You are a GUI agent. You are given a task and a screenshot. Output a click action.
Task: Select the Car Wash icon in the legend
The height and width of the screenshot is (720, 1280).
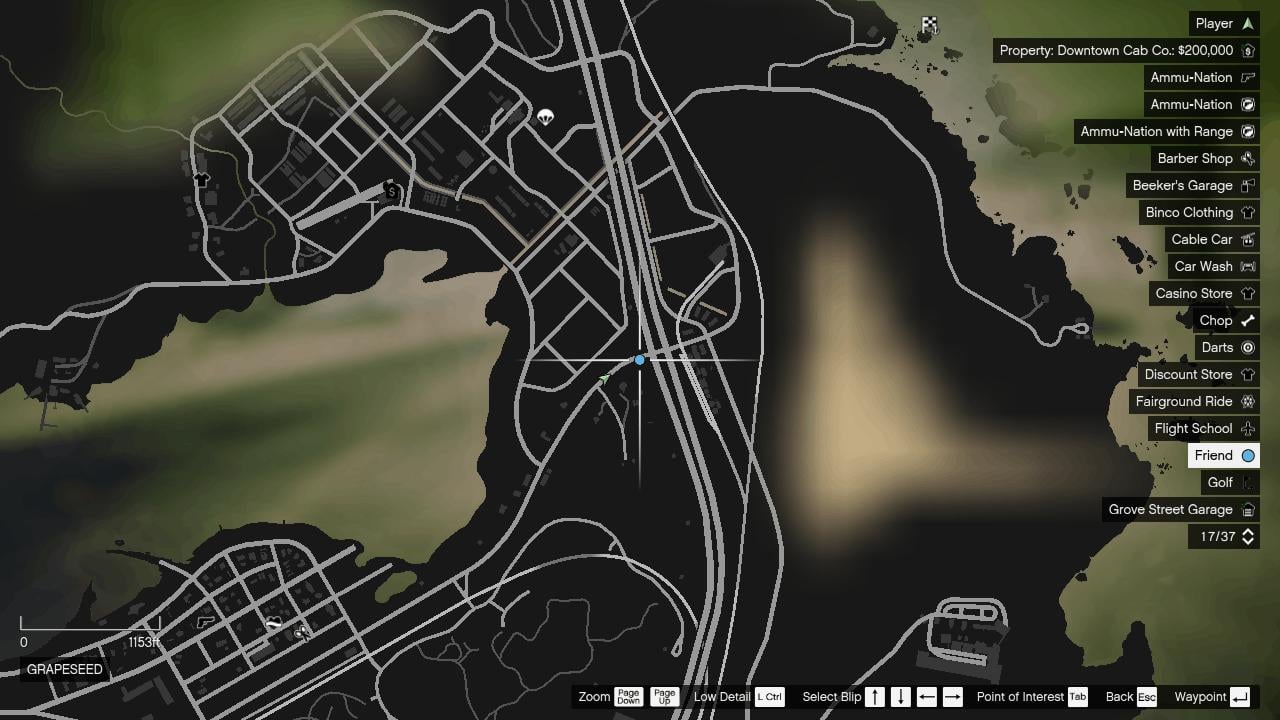[1248, 266]
